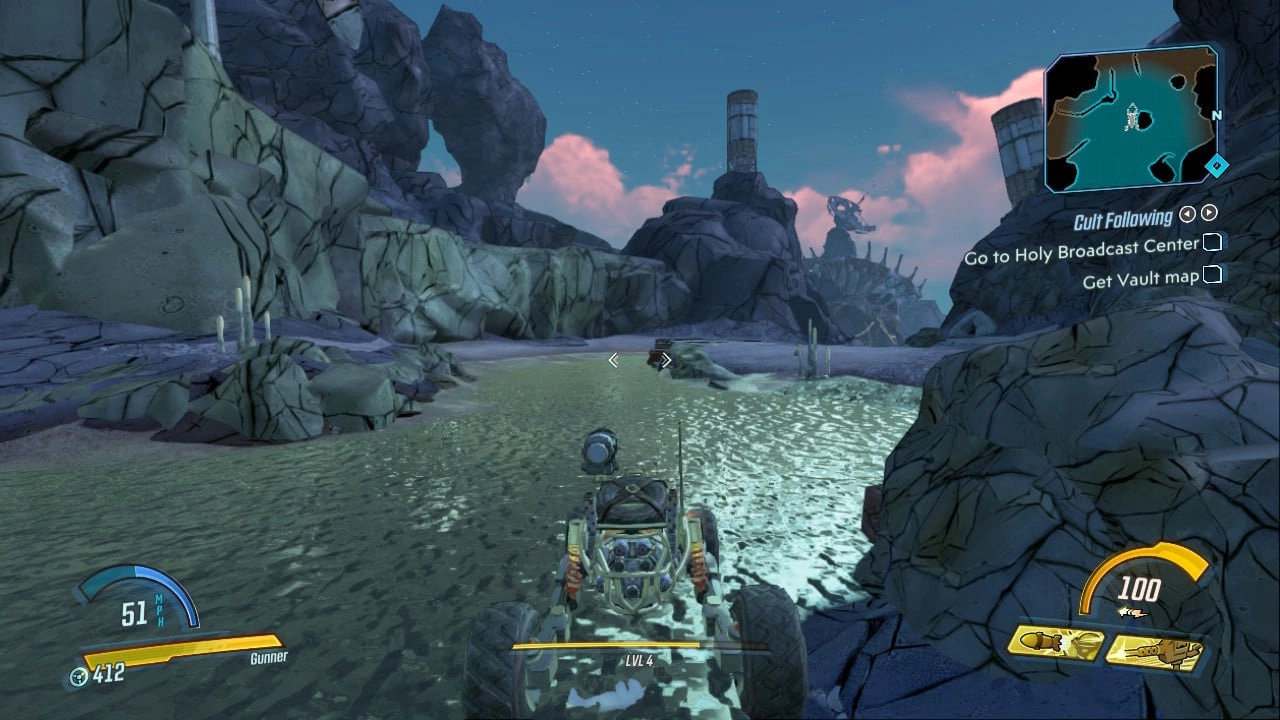Check the Go to Holy Broadcast Center objective box
This screenshot has height=720, width=1280.
1213,243
